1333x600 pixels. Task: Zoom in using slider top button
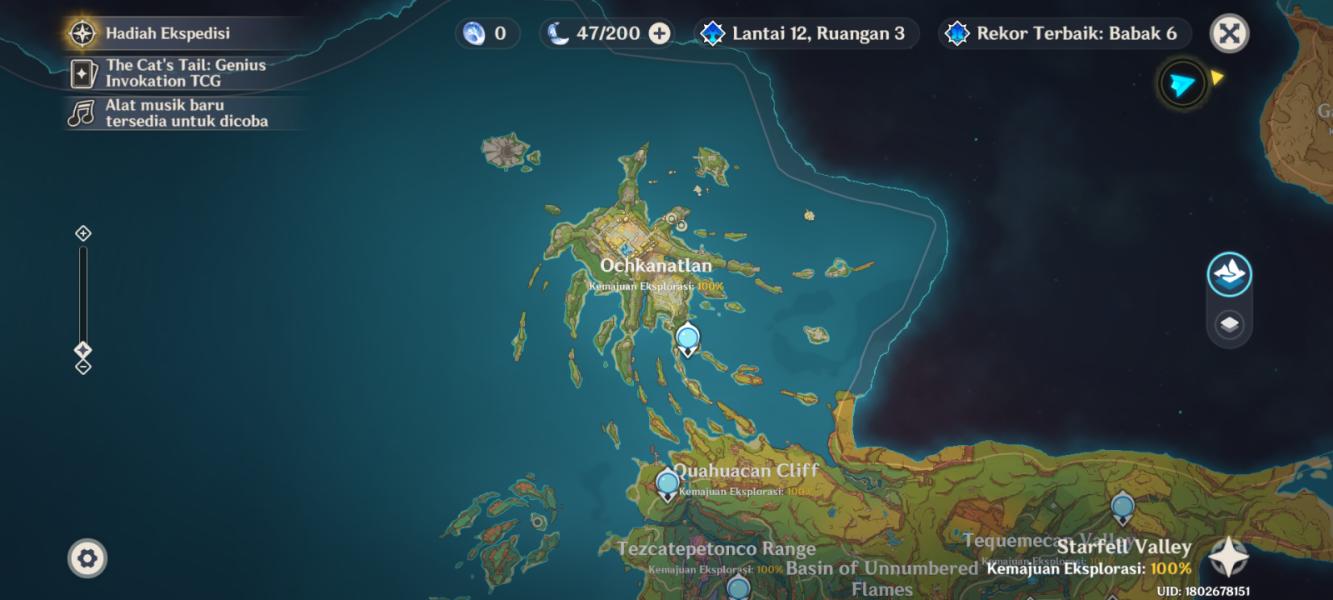click(x=83, y=233)
